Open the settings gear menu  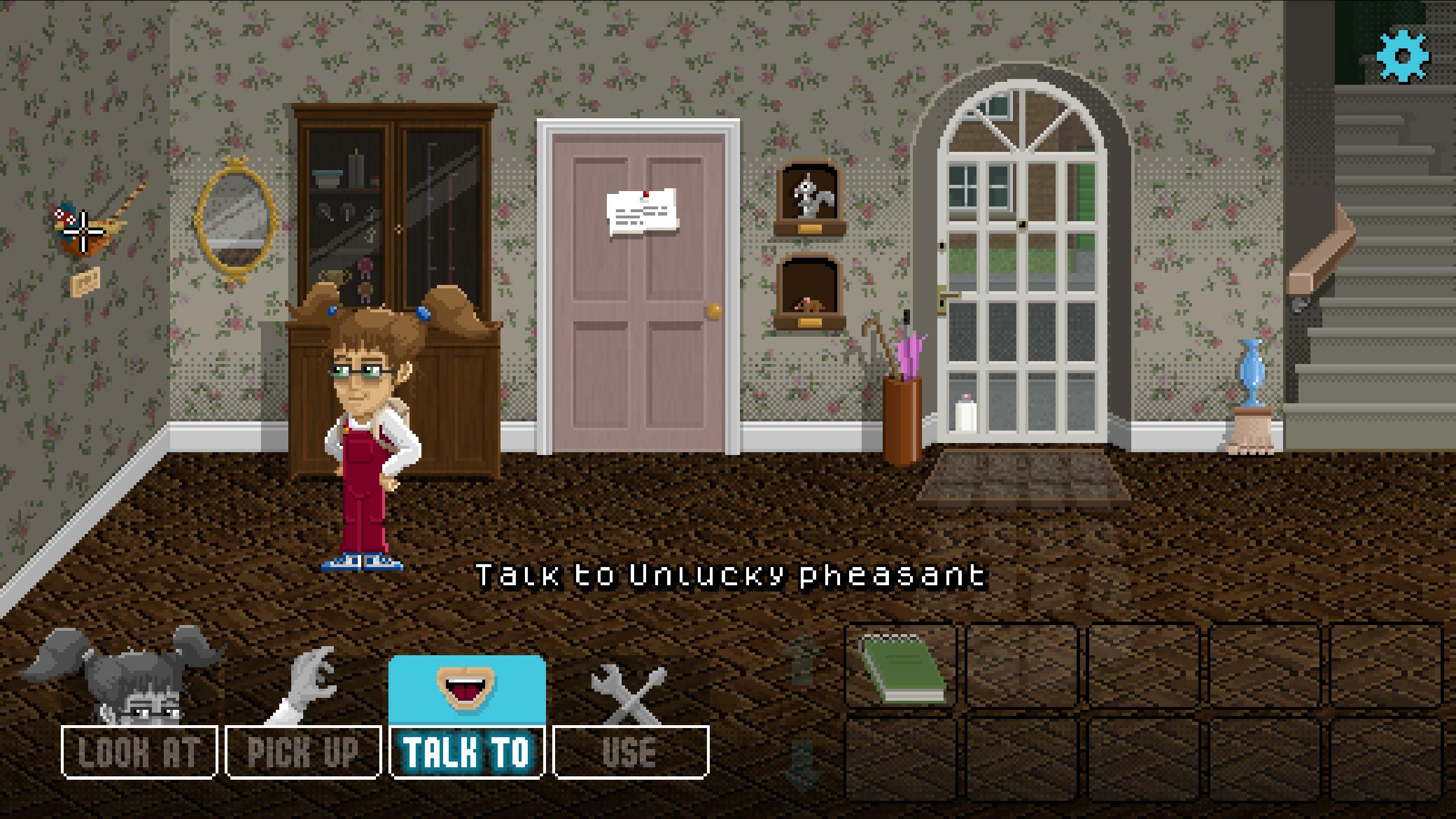point(1401,55)
